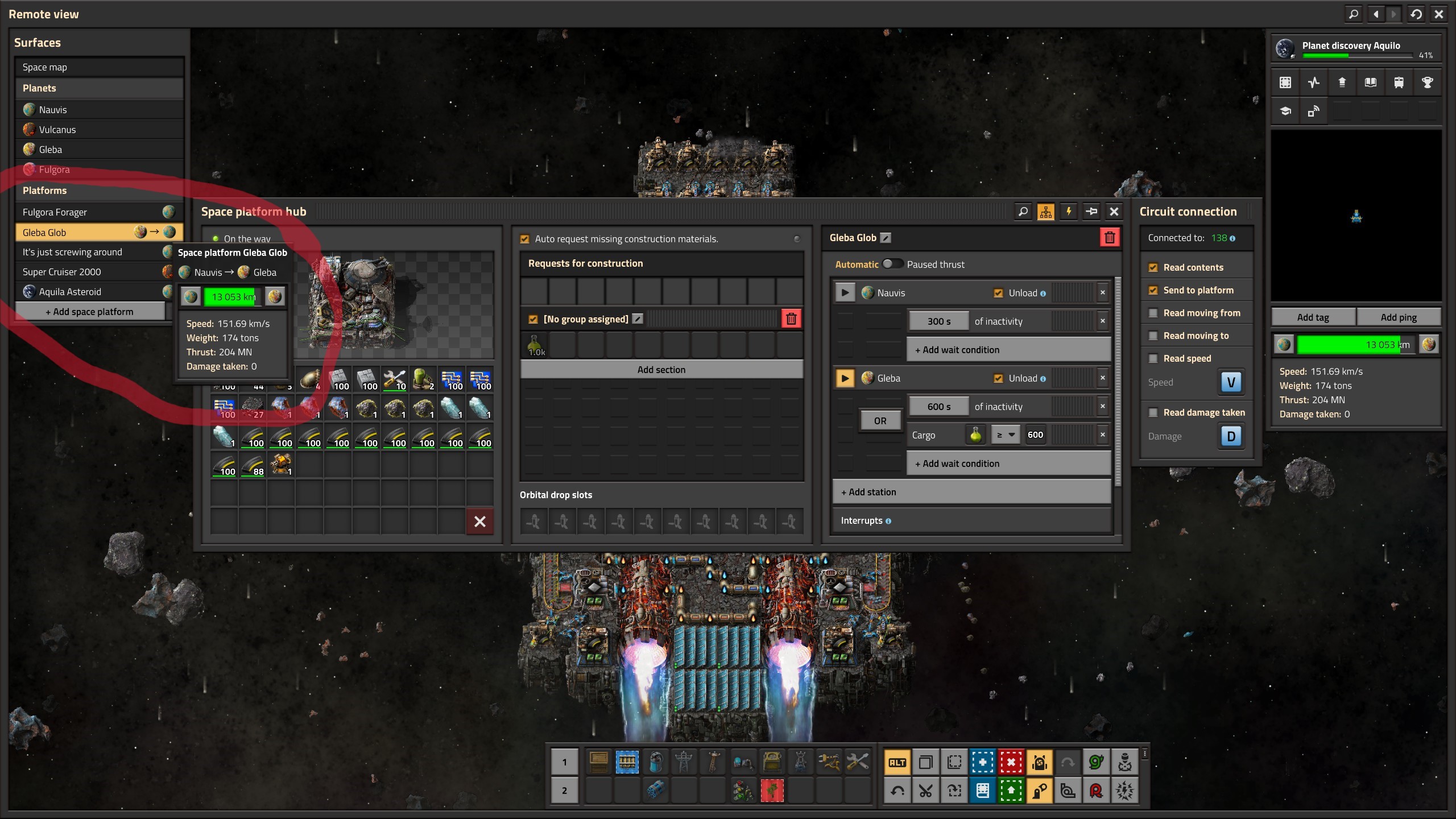The image size is (1456, 819).
Task: Choose the Fulgora Forager platform
Action: point(55,212)
